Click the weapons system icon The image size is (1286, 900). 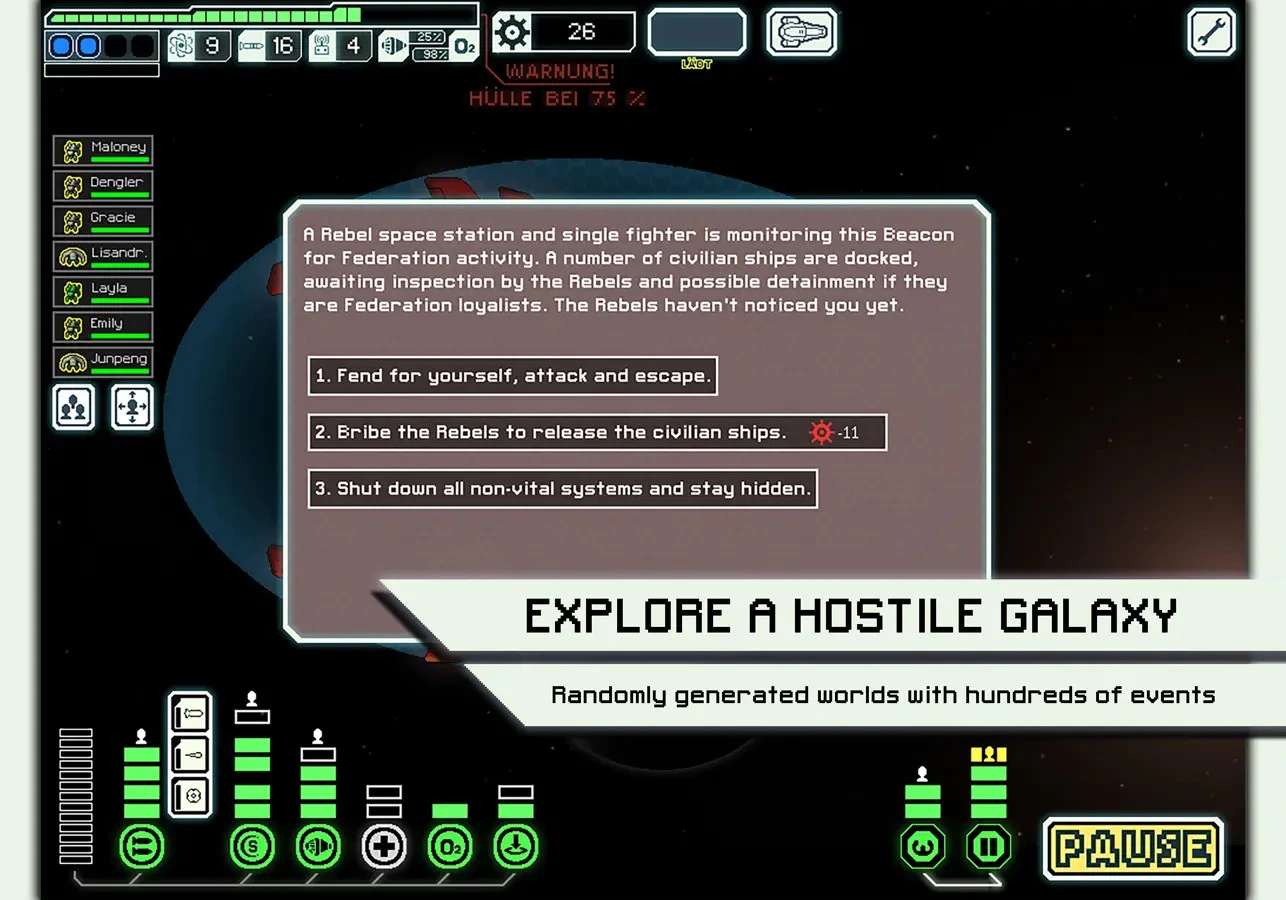click(x=141, y=848)
